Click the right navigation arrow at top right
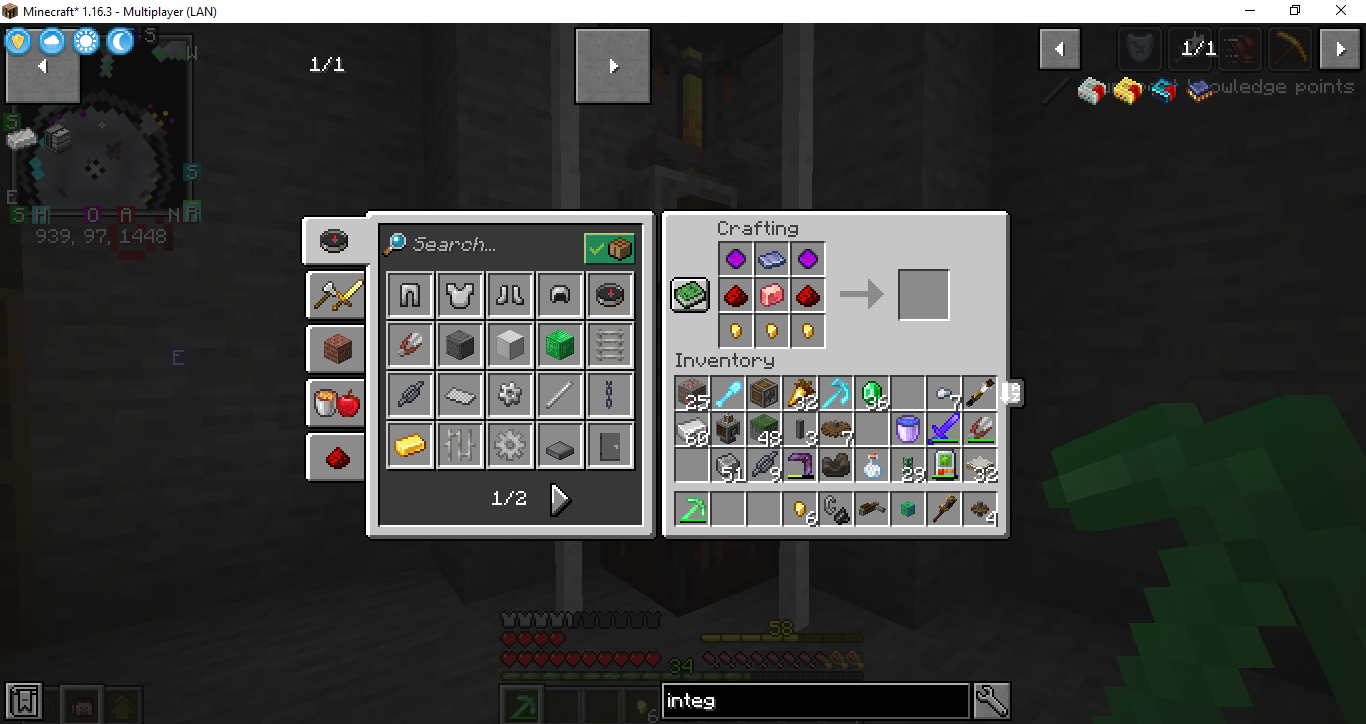The width and height of the screenshot is (1366, 724). 1340,48
